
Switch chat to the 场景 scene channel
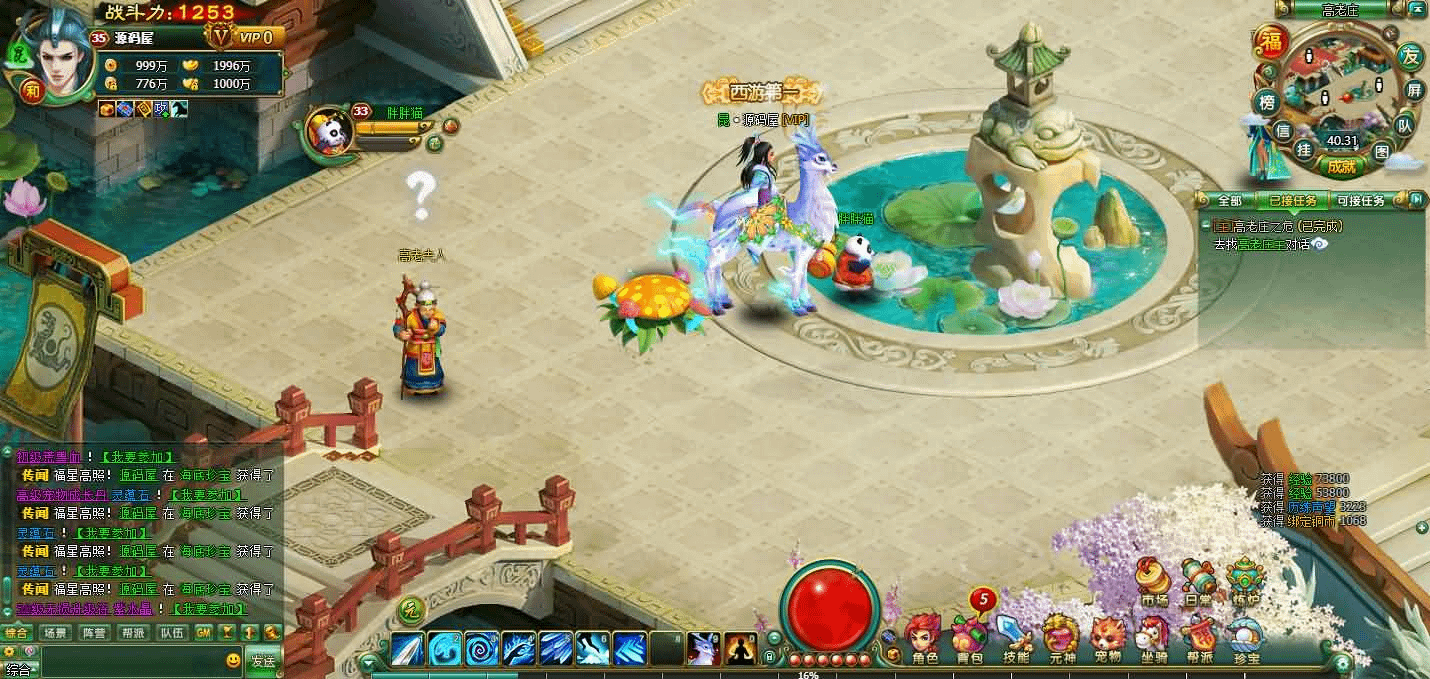tap(55, 633)
